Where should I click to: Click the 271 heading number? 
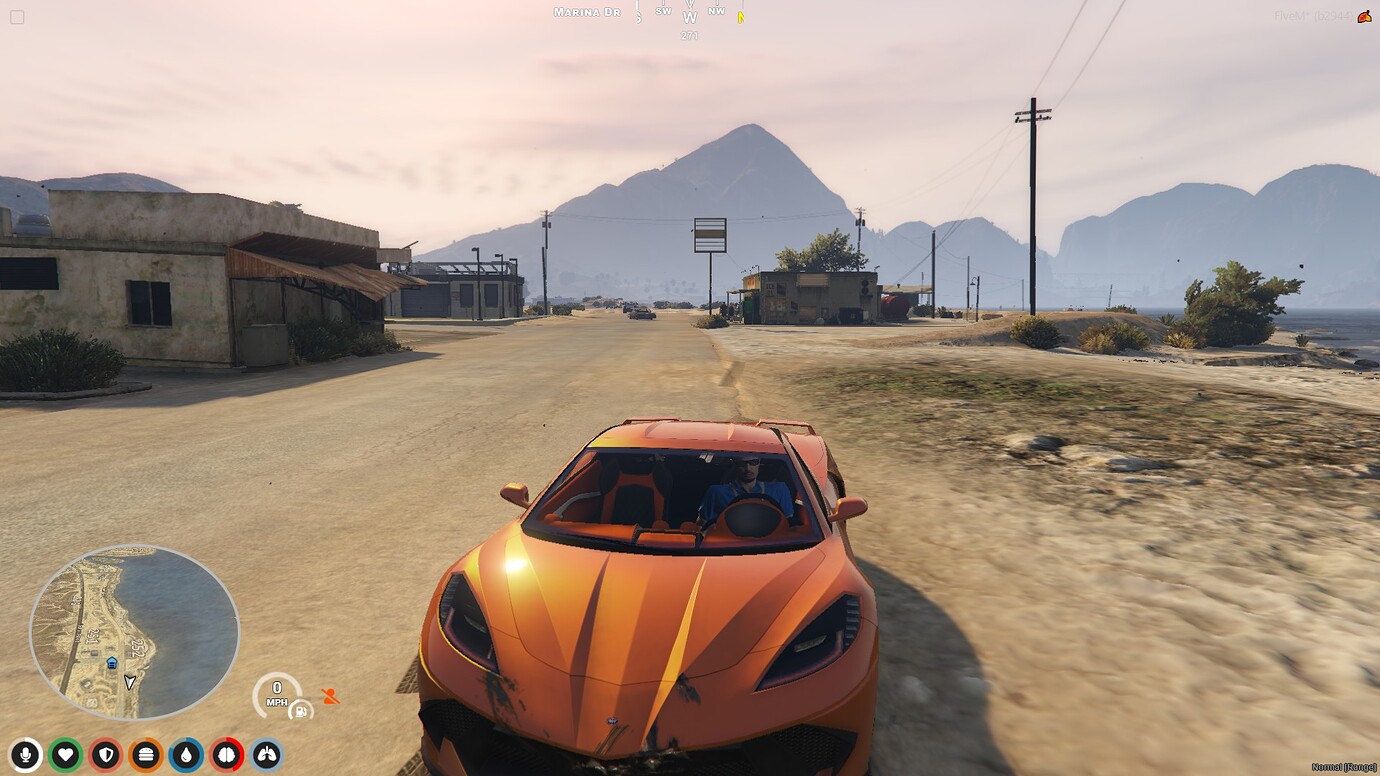pyautogui.click(x=688, y=33)
